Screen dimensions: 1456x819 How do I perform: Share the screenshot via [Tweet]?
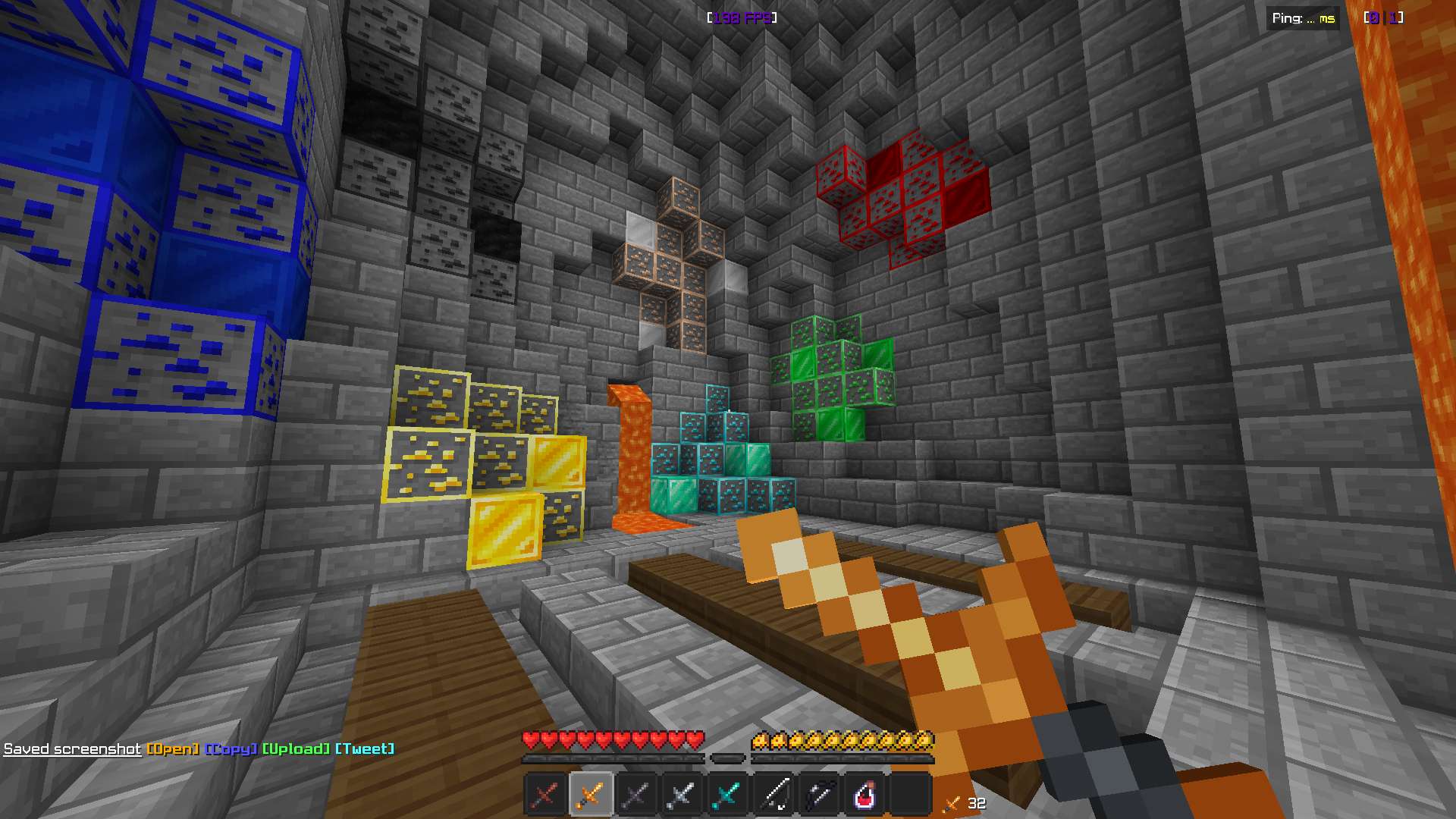click(365, 749)
